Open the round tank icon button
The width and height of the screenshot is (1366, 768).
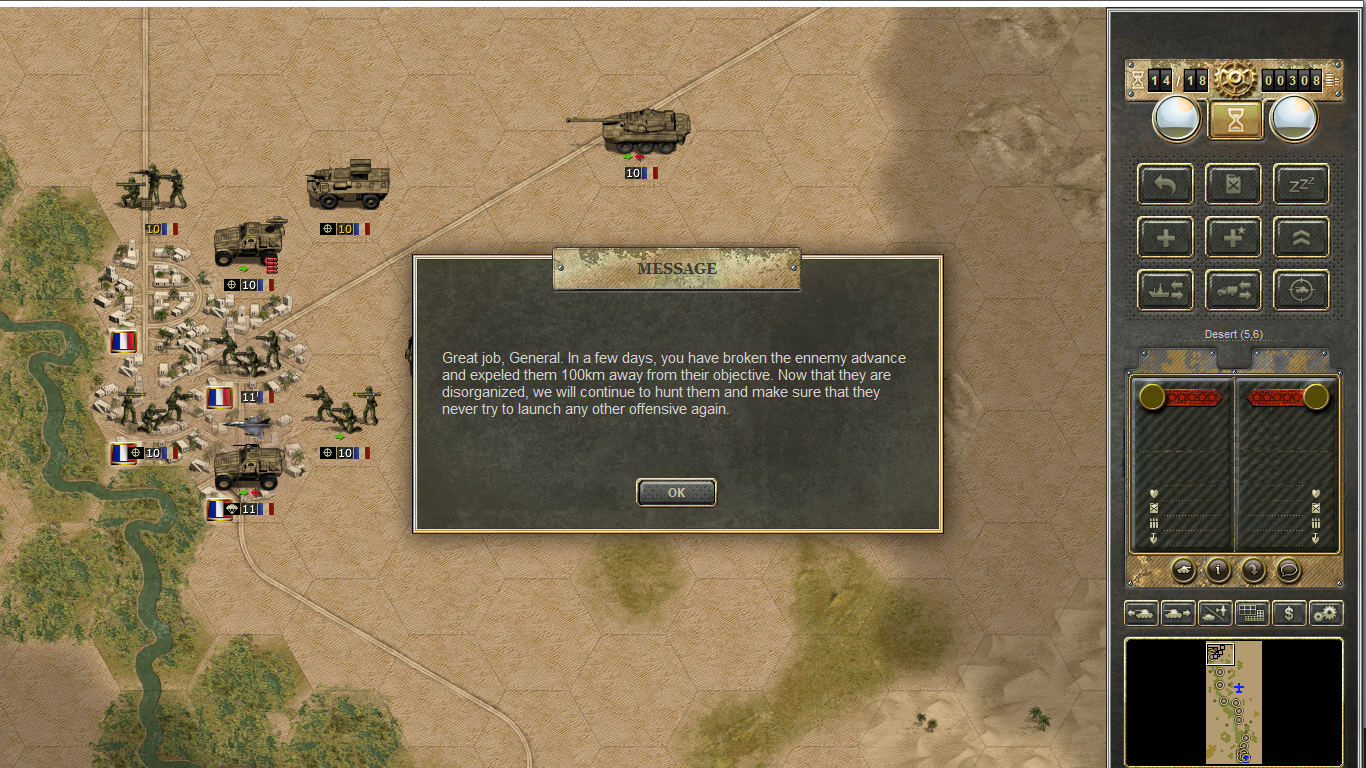[x=1183, y=569]
